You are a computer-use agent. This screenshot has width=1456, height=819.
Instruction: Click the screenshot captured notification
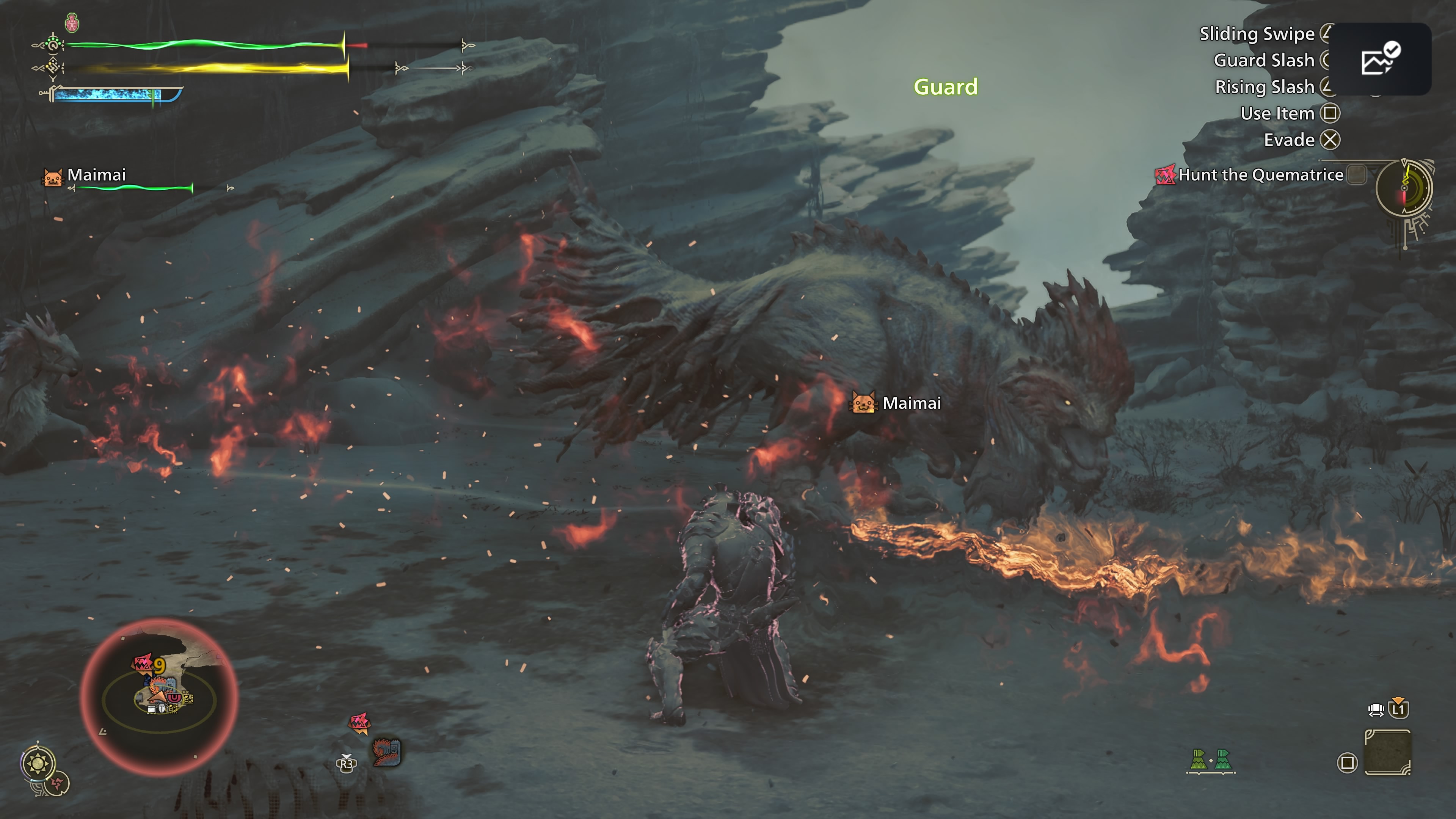pyautogui.click(x=1380, y=59)
